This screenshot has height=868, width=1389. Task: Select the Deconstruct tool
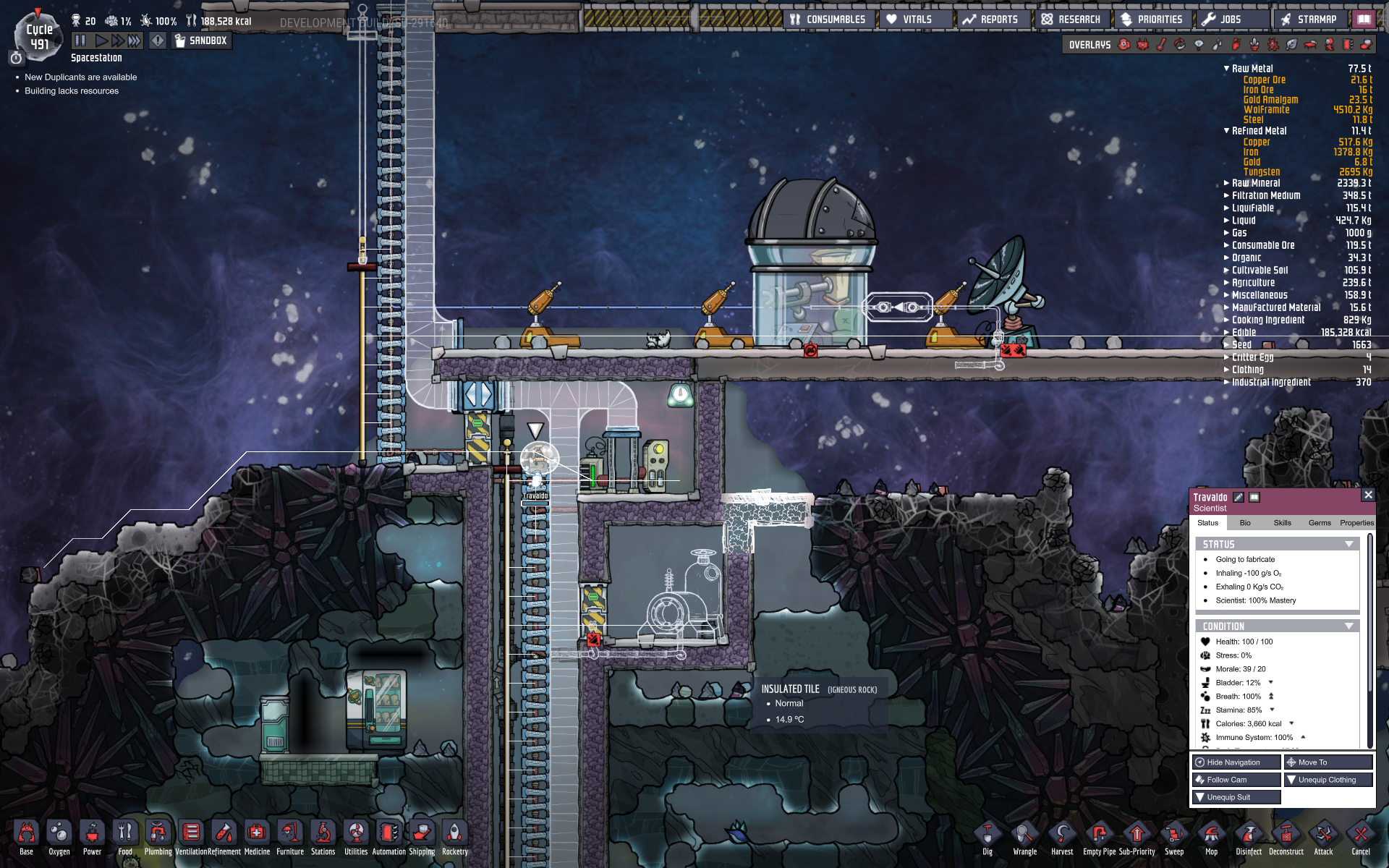tap(1286, 838)
